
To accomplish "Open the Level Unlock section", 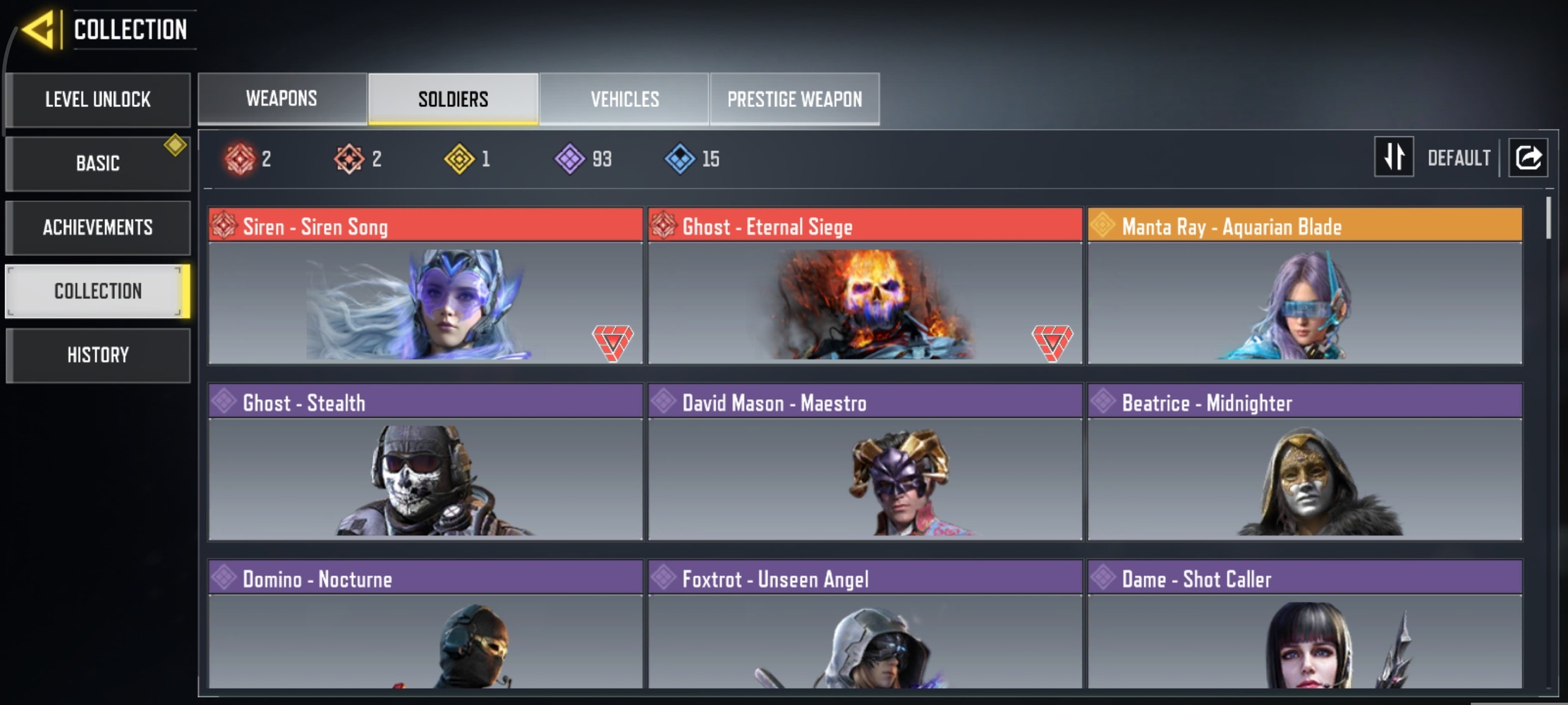I will pyautogui.click(x=98, y=99).
